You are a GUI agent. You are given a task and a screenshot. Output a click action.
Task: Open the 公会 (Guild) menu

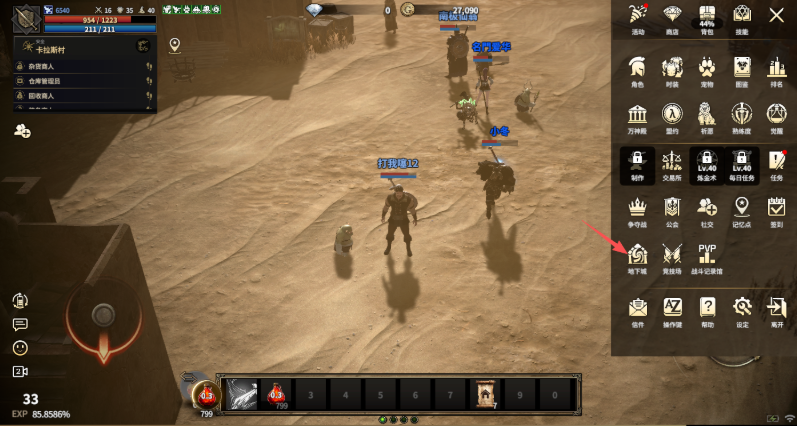(672, 208)
